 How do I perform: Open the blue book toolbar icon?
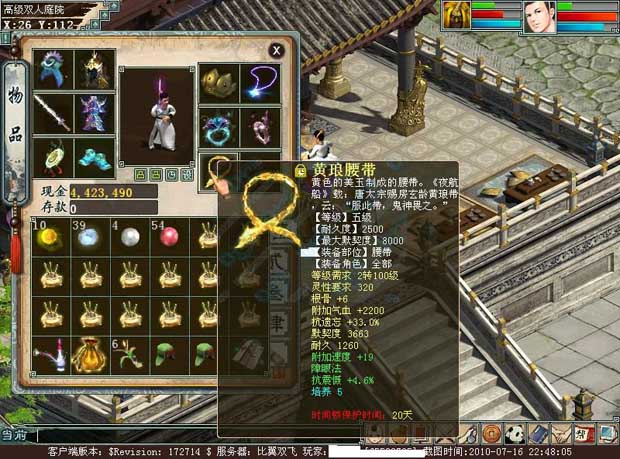coord(536,433)
